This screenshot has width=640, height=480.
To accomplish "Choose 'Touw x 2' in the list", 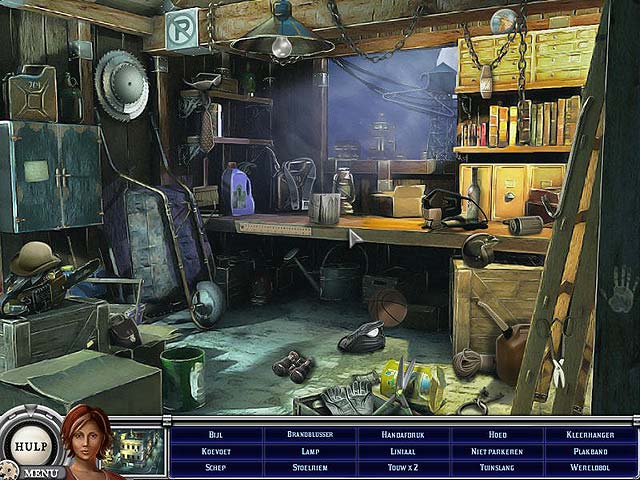I will tap(404, 467).
